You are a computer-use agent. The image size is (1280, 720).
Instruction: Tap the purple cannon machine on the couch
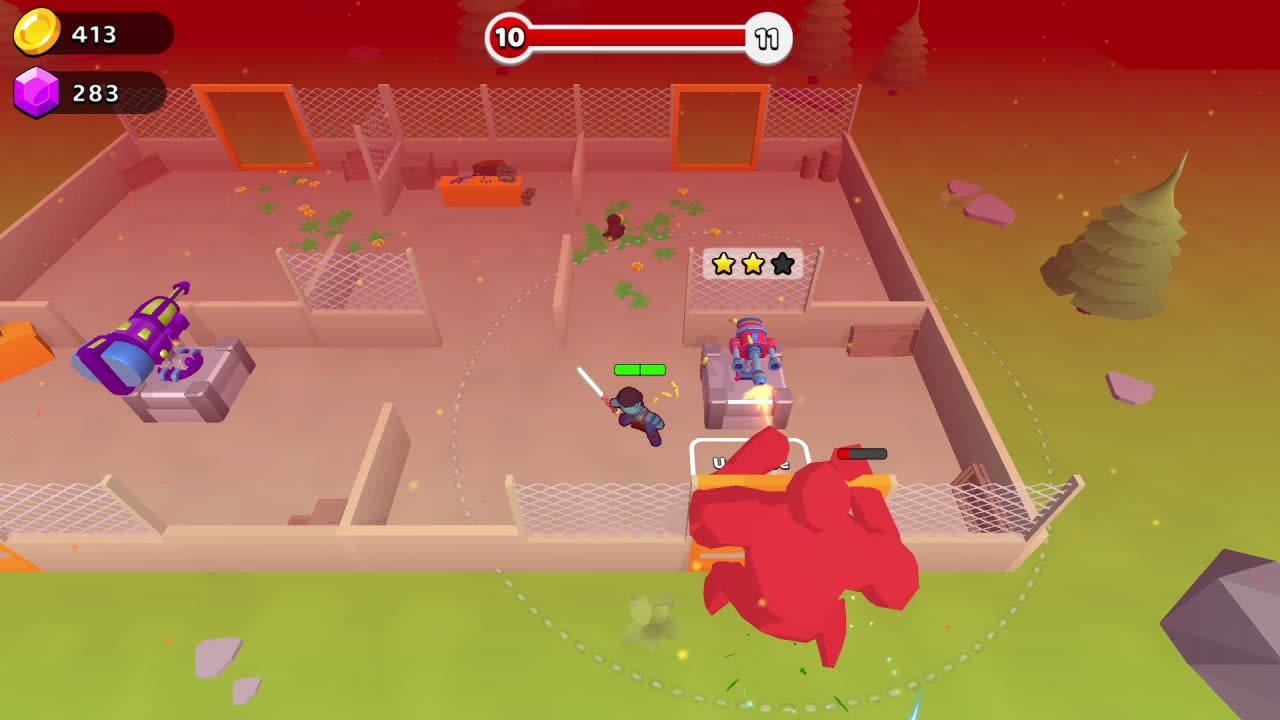coord(135,345)
